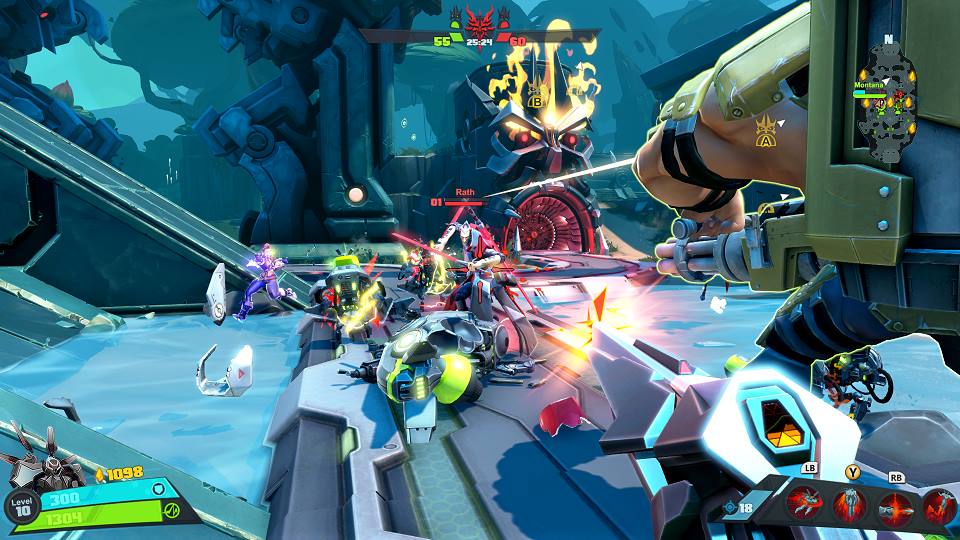Select the objective A crown marker
This screenshot has width=960, height=540.
pos(768,133)
